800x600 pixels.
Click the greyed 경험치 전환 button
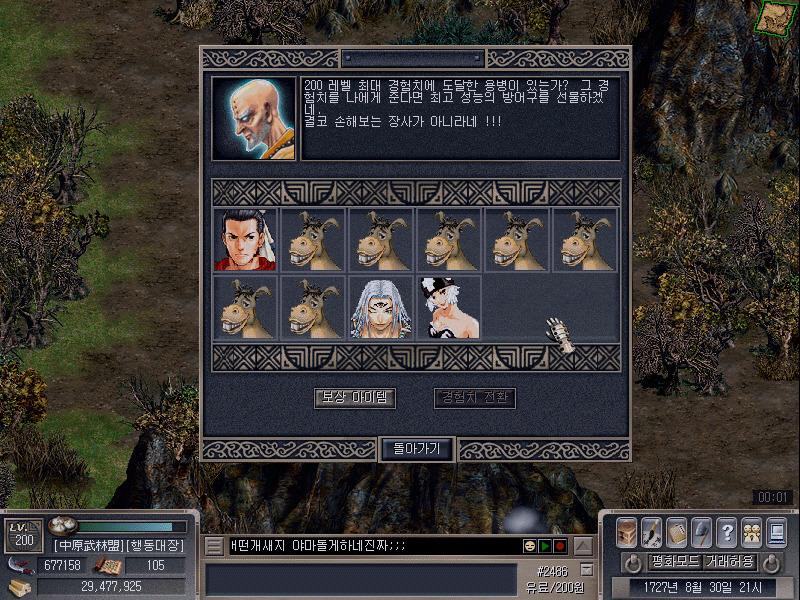475,398
